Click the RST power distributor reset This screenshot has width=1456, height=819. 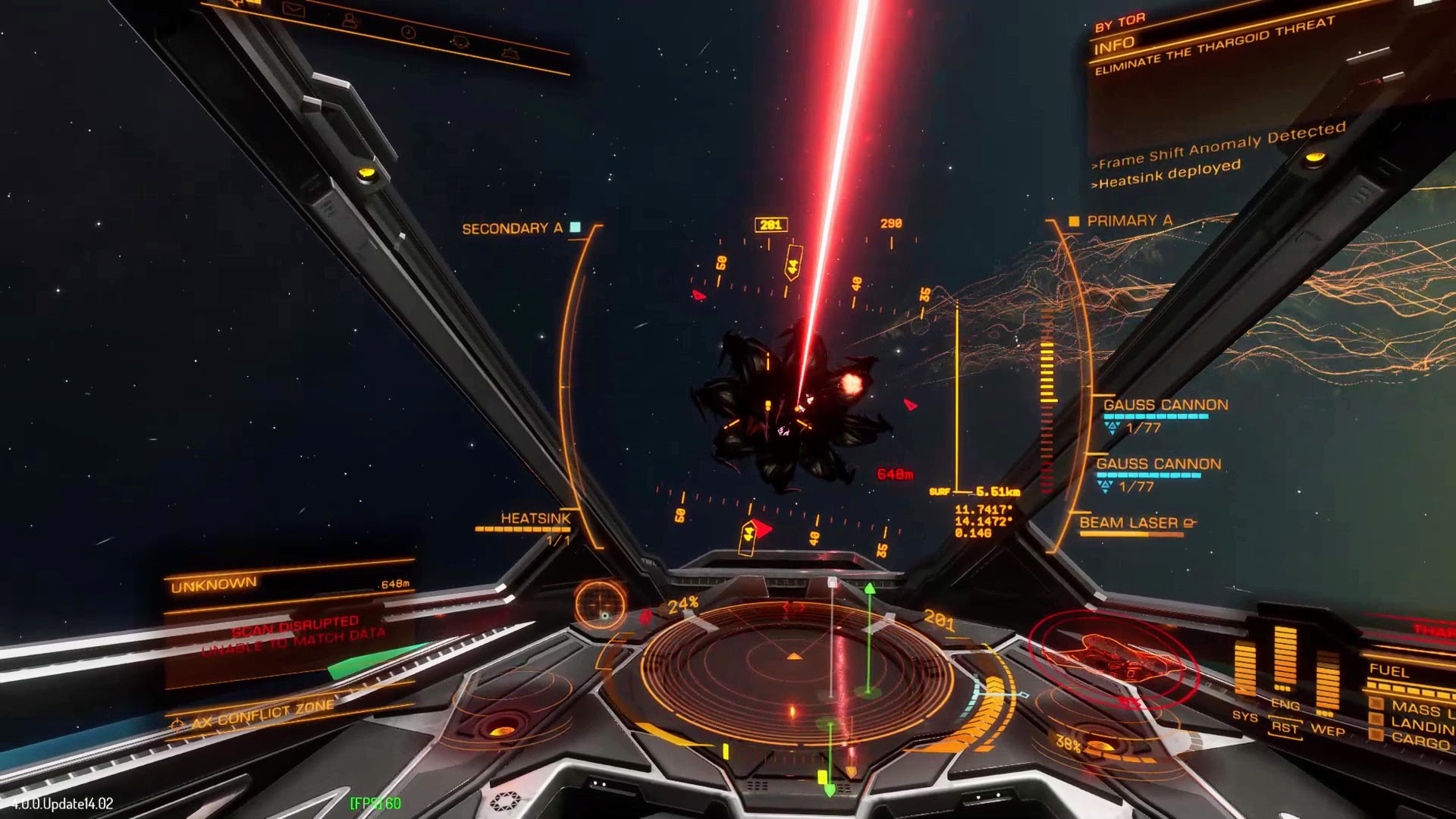pyautogui.click(x=1285, y=728)
